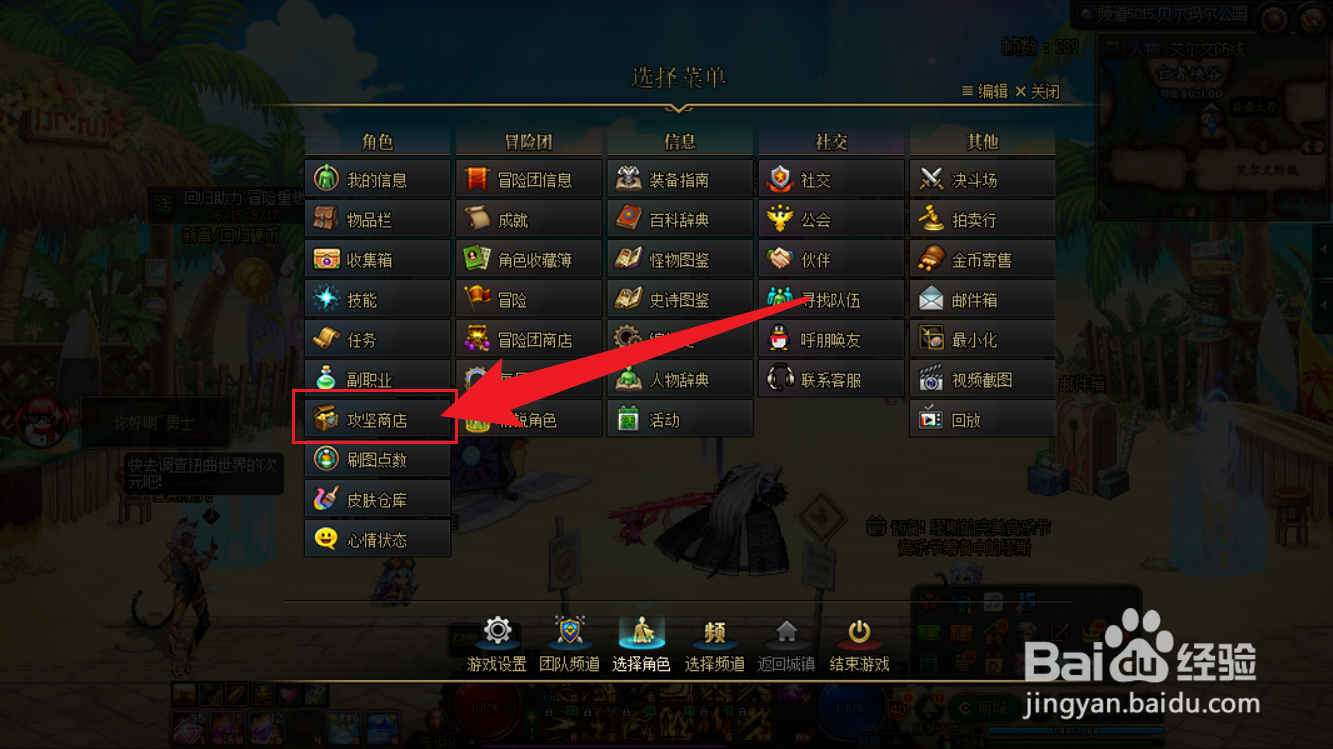This screenshot has height=749, width=1333.
Task: Open the 技能 (Skills) panel
Action: tap(377, 298)
